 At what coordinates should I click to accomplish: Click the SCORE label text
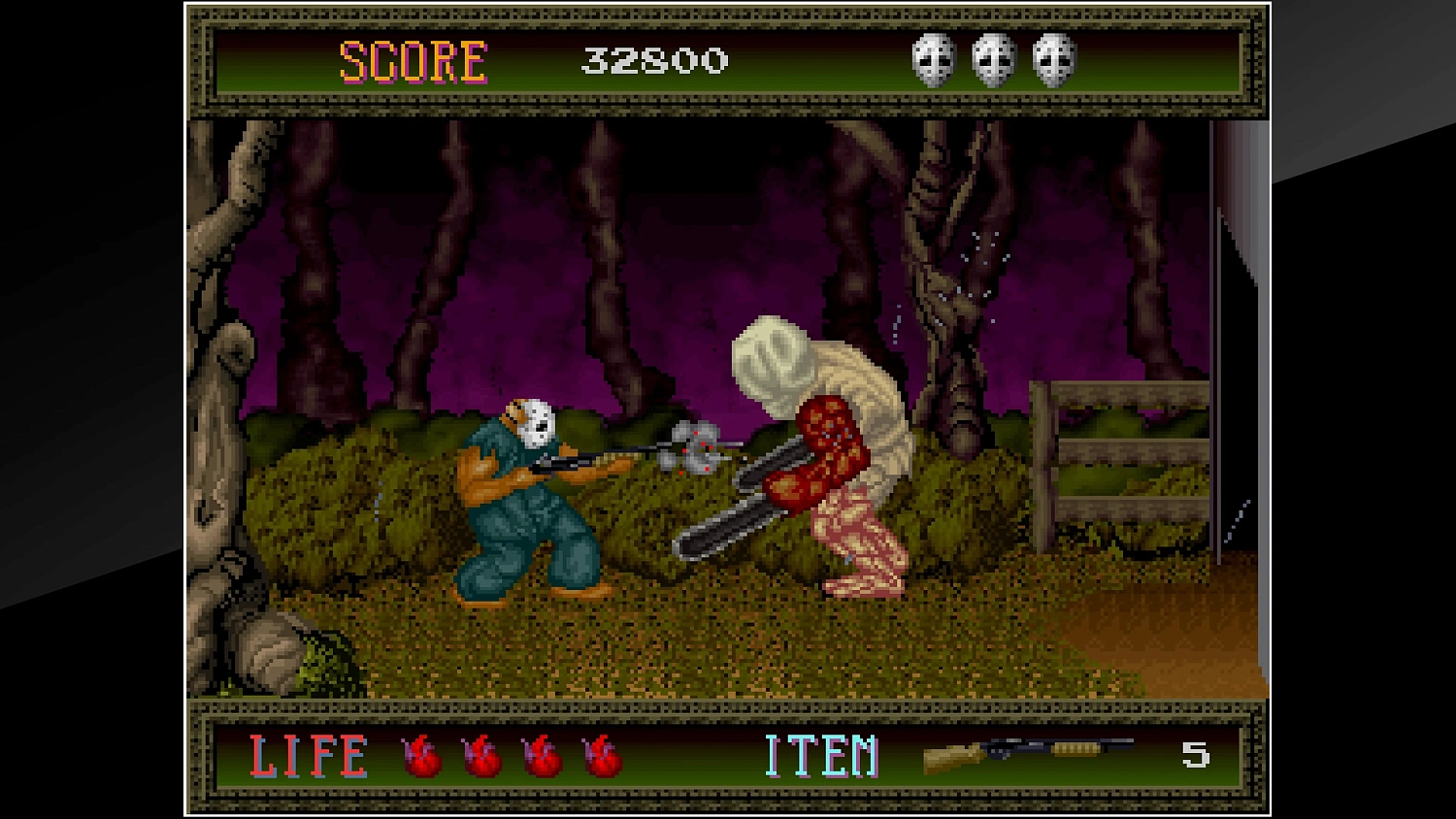413,60
